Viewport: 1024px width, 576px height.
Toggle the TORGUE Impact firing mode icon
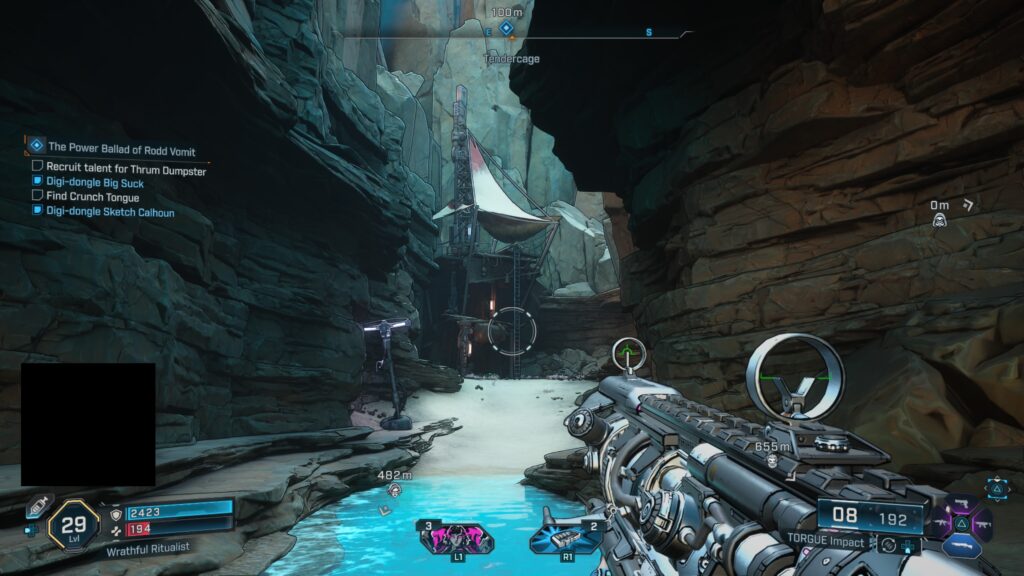click(887, 545)
